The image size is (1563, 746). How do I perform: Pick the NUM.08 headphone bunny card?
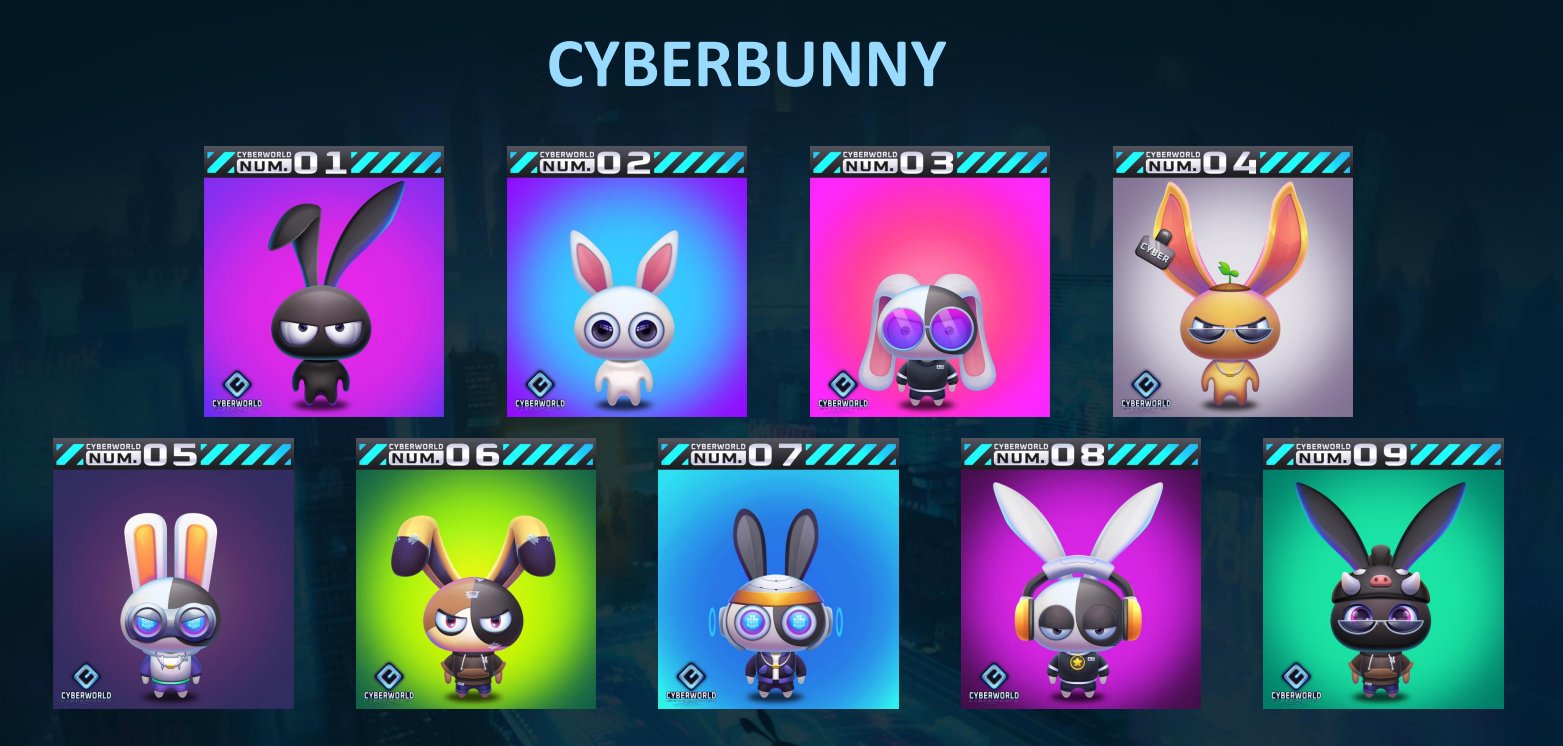pos(1081,588)
